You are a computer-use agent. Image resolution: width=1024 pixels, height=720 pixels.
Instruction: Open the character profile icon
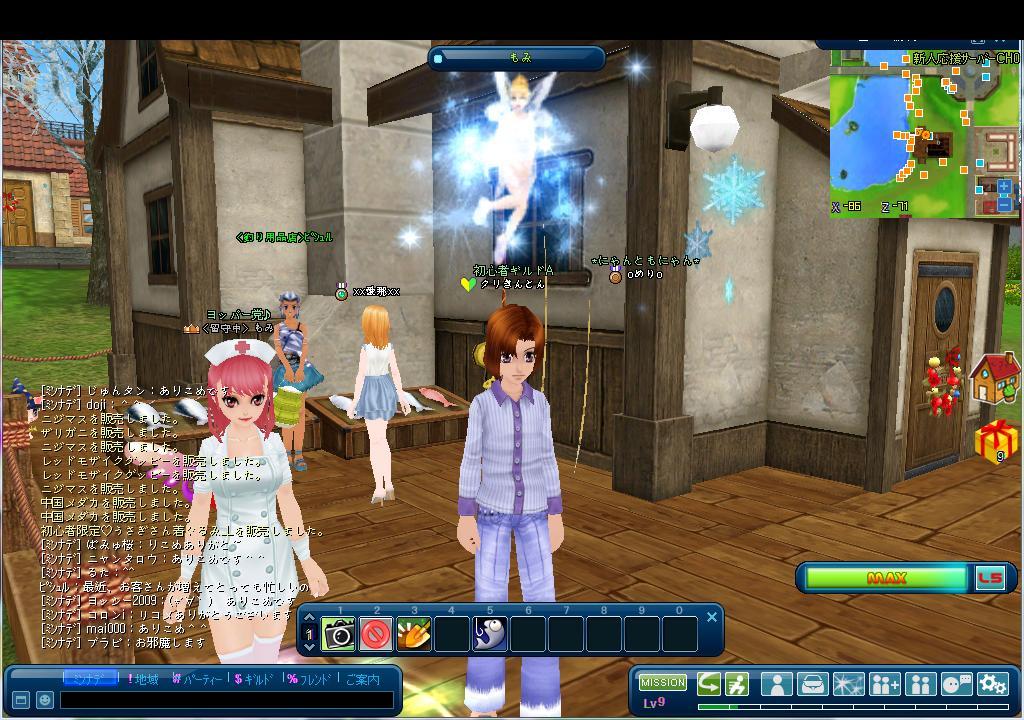776,684
